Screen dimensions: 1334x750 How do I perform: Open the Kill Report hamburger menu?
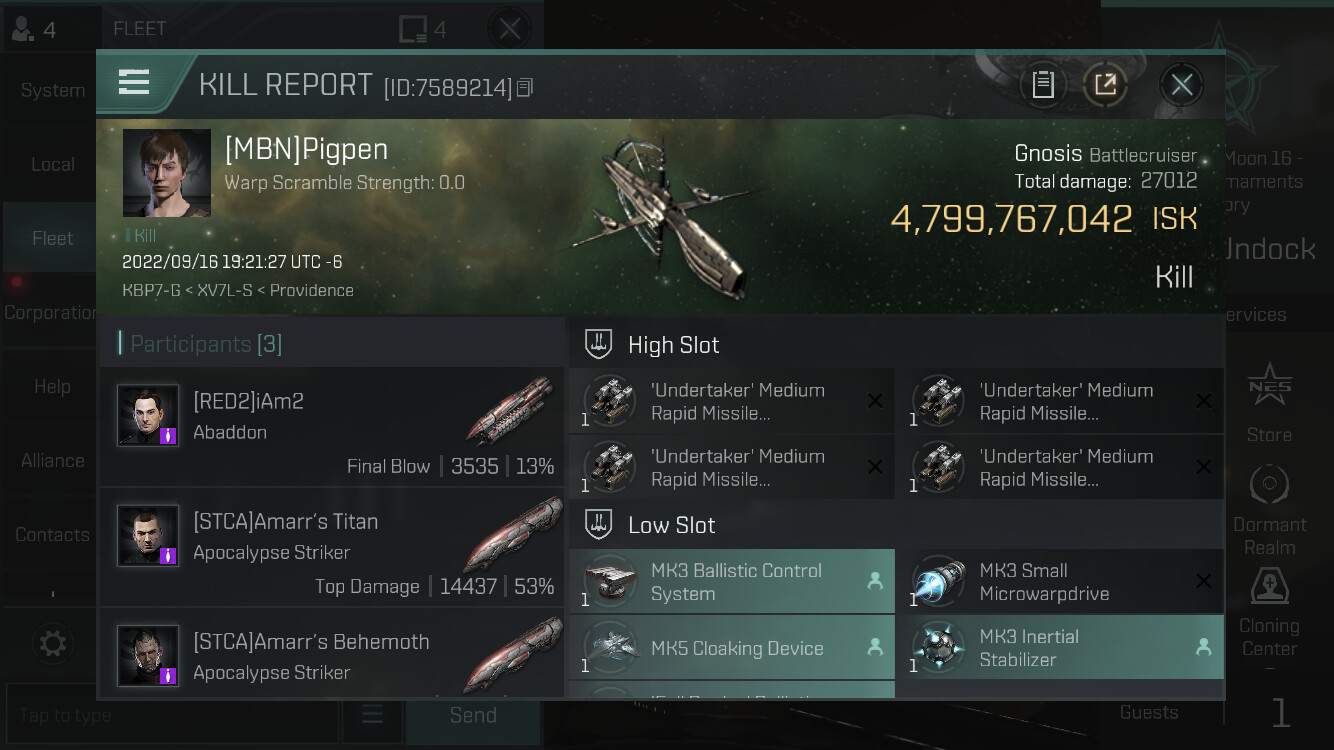pos(134,82)
